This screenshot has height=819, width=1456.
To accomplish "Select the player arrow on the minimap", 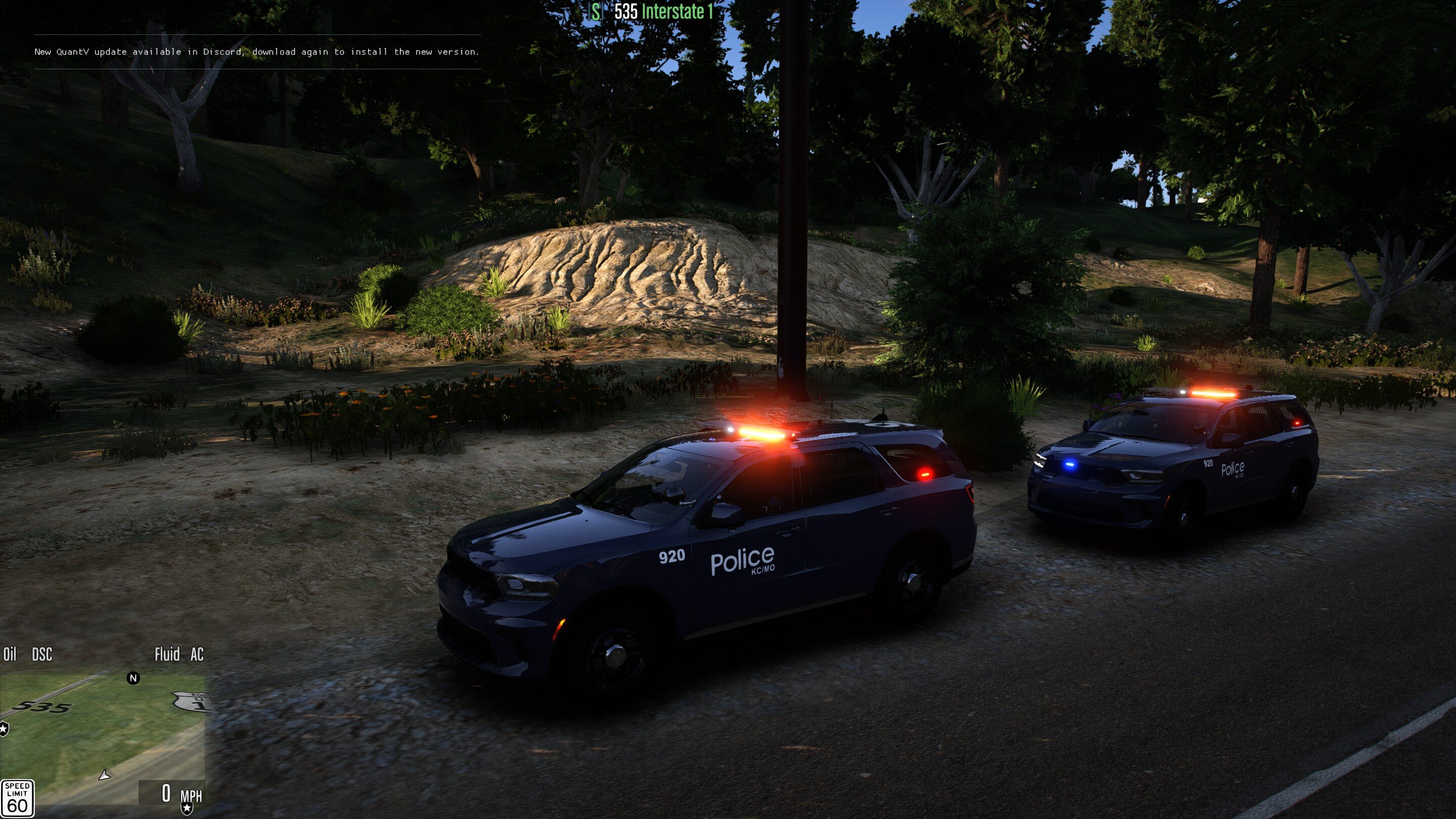I will click(105, 775).
